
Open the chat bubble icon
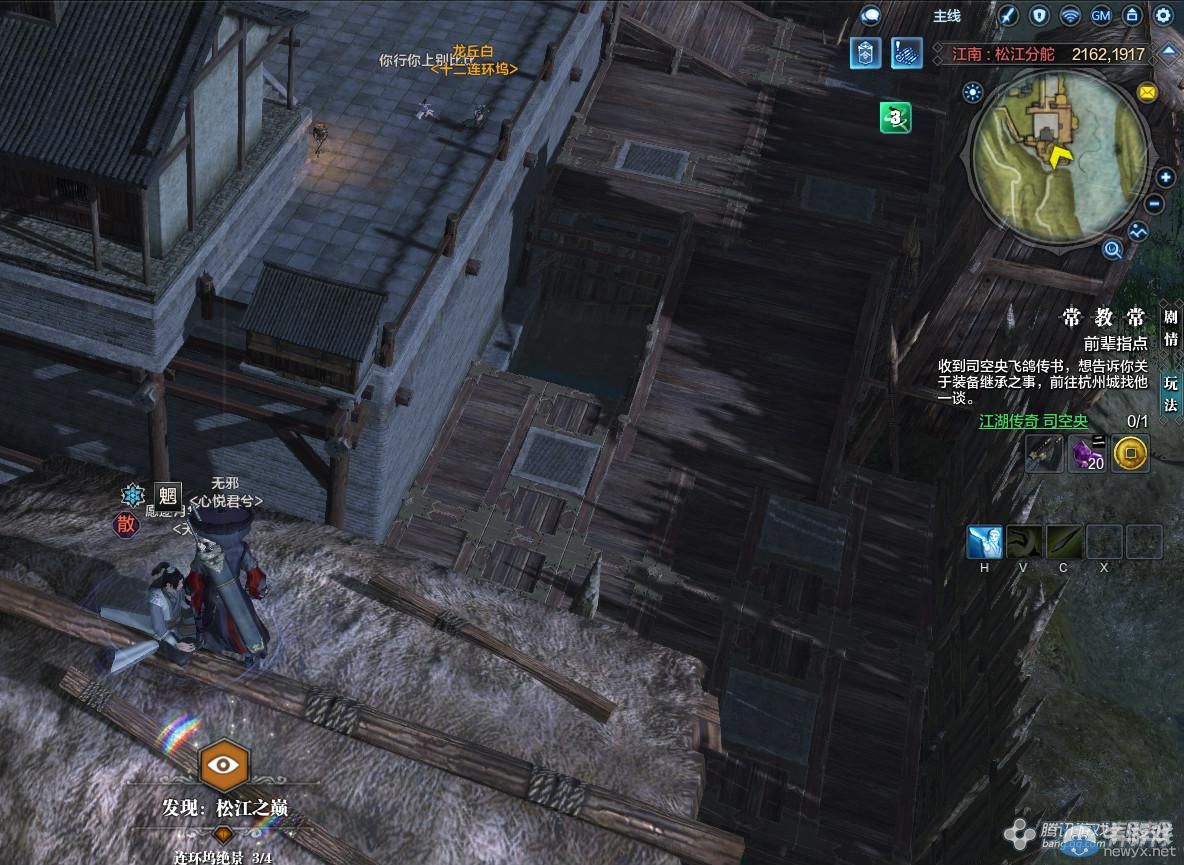click(x=870, y=16)
